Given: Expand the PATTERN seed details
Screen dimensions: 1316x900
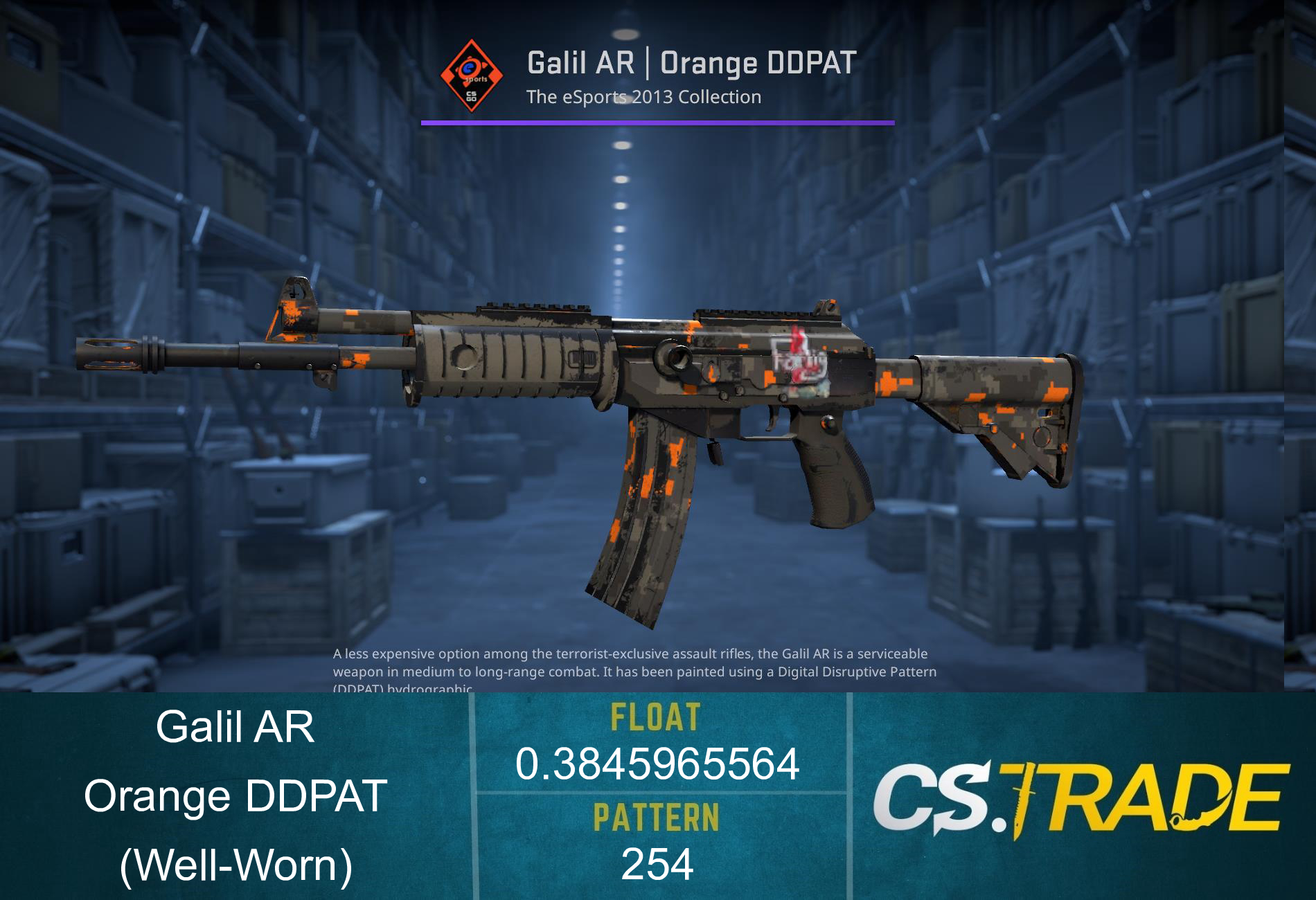Looking at the screenshot, I should 658,864.
